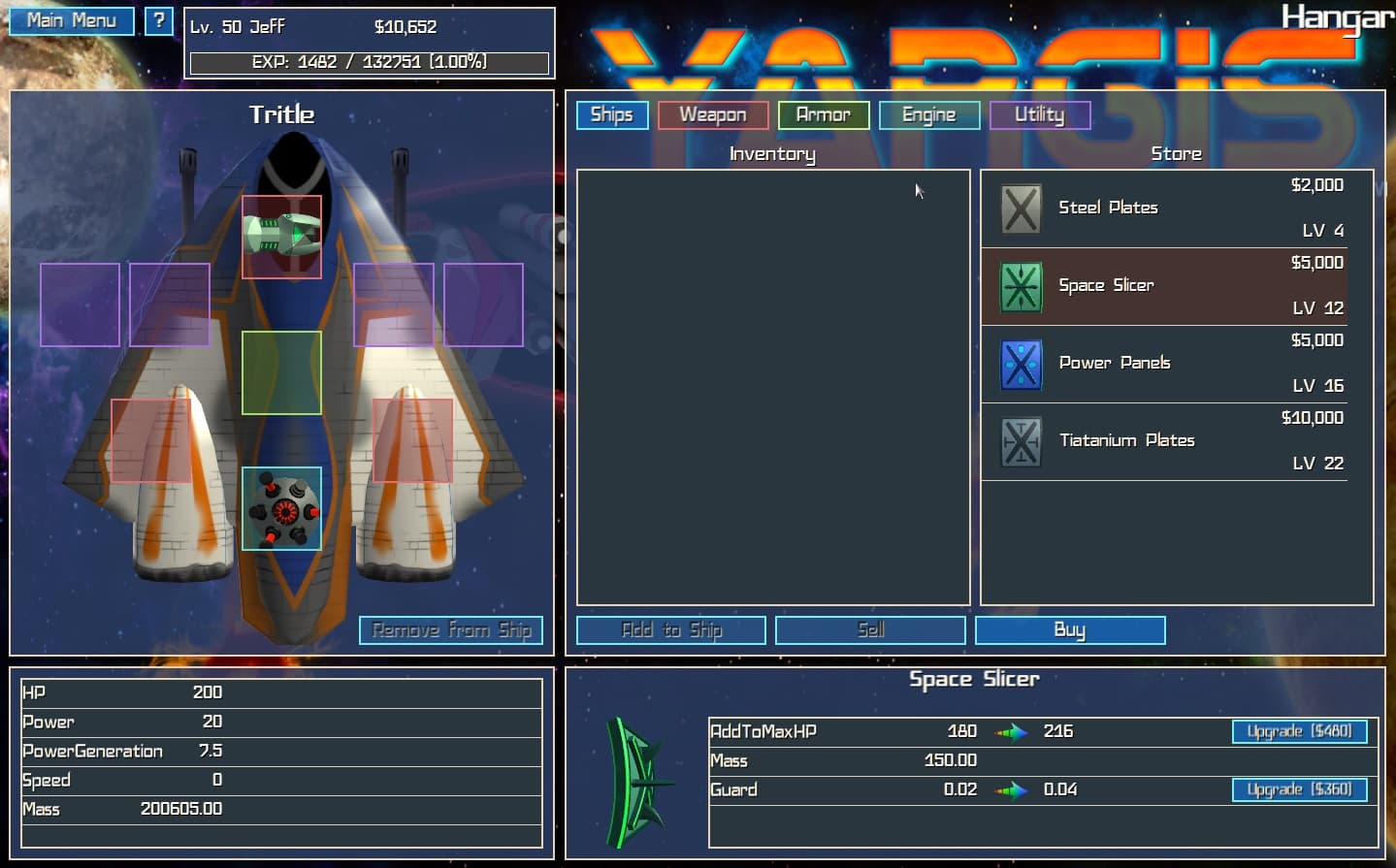The height and width of the screenshot is (868, 1396).
Task: Open the Main Menu
Action: click(x=71, y=19)
